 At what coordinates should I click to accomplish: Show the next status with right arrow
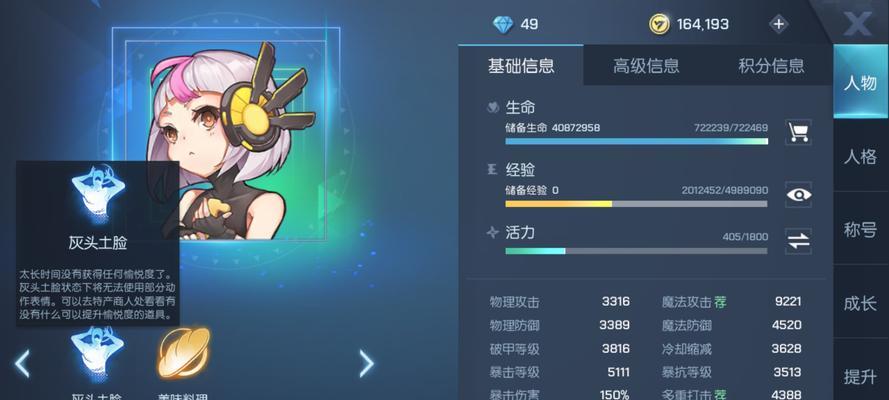[366, 362]
